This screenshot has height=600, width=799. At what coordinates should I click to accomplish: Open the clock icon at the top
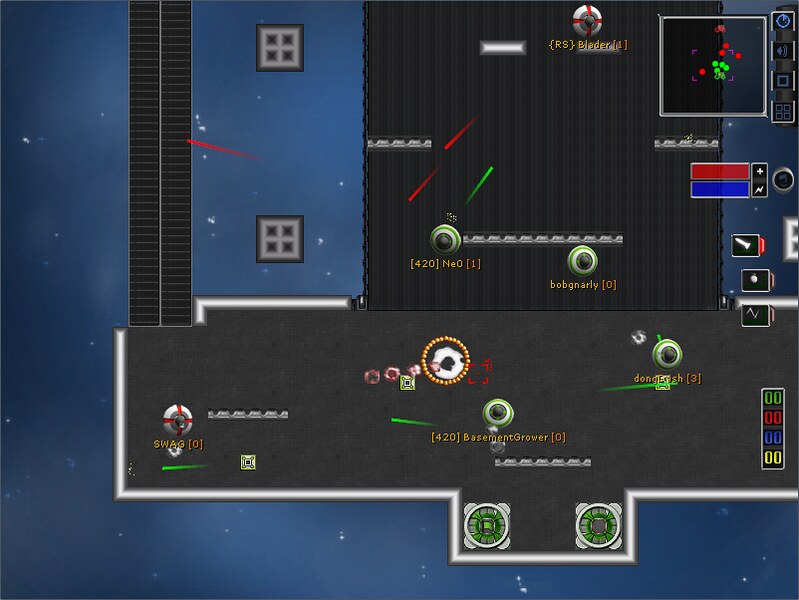coord(784,21)
